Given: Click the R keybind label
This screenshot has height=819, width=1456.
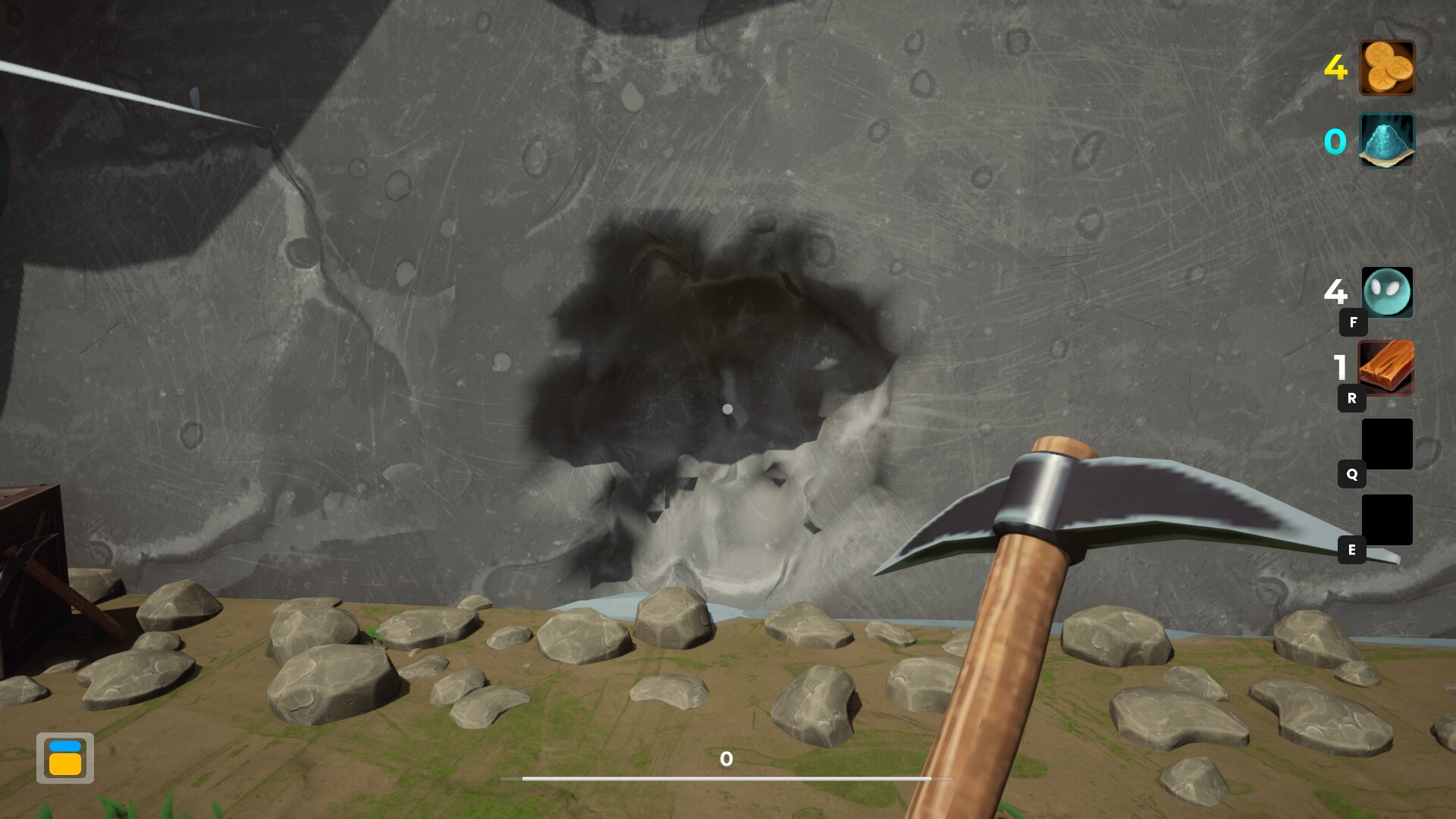Looking at the screenshot, I should 1351,397.
